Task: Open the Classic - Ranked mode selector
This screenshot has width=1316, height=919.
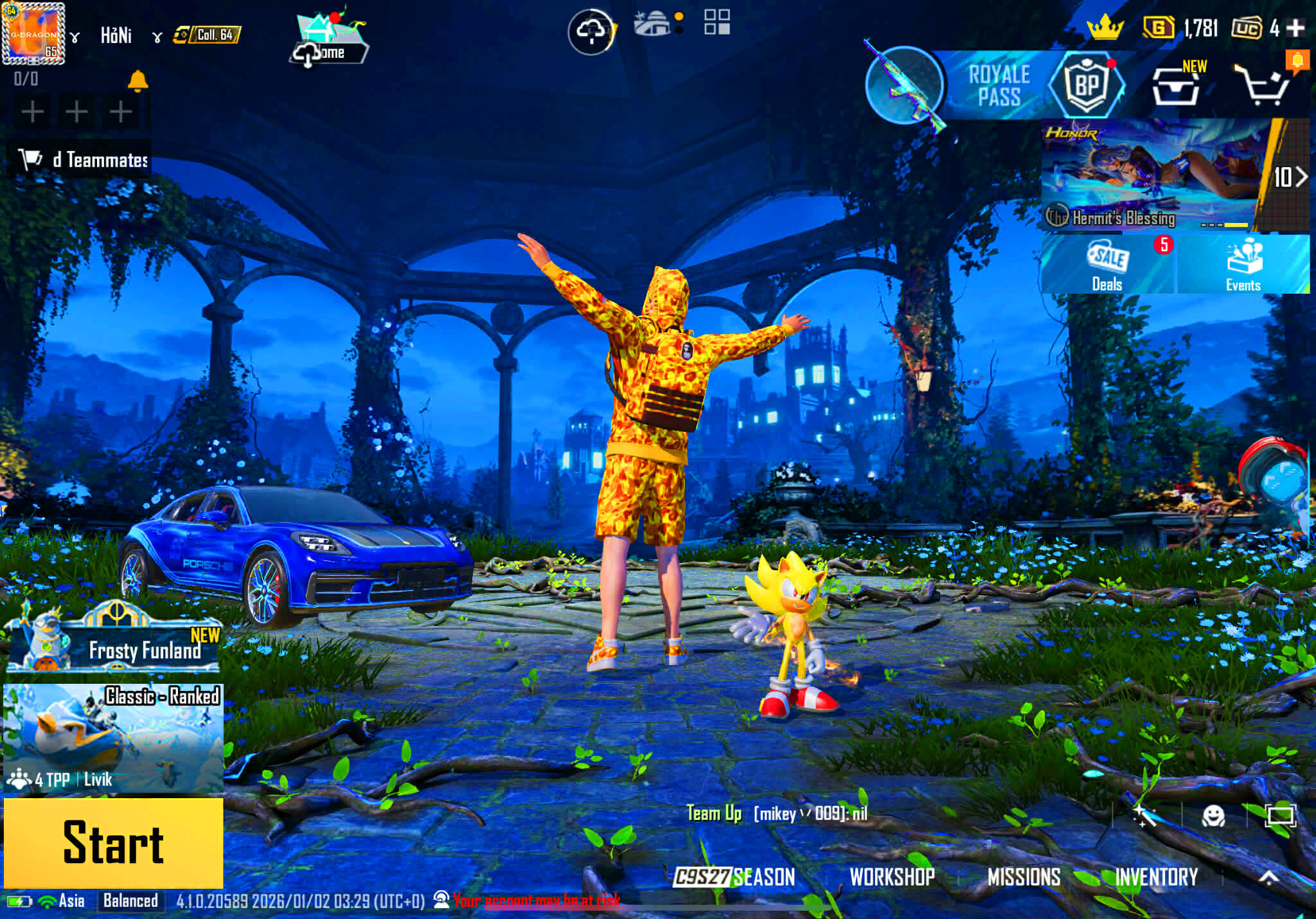Action: (114, 738)
